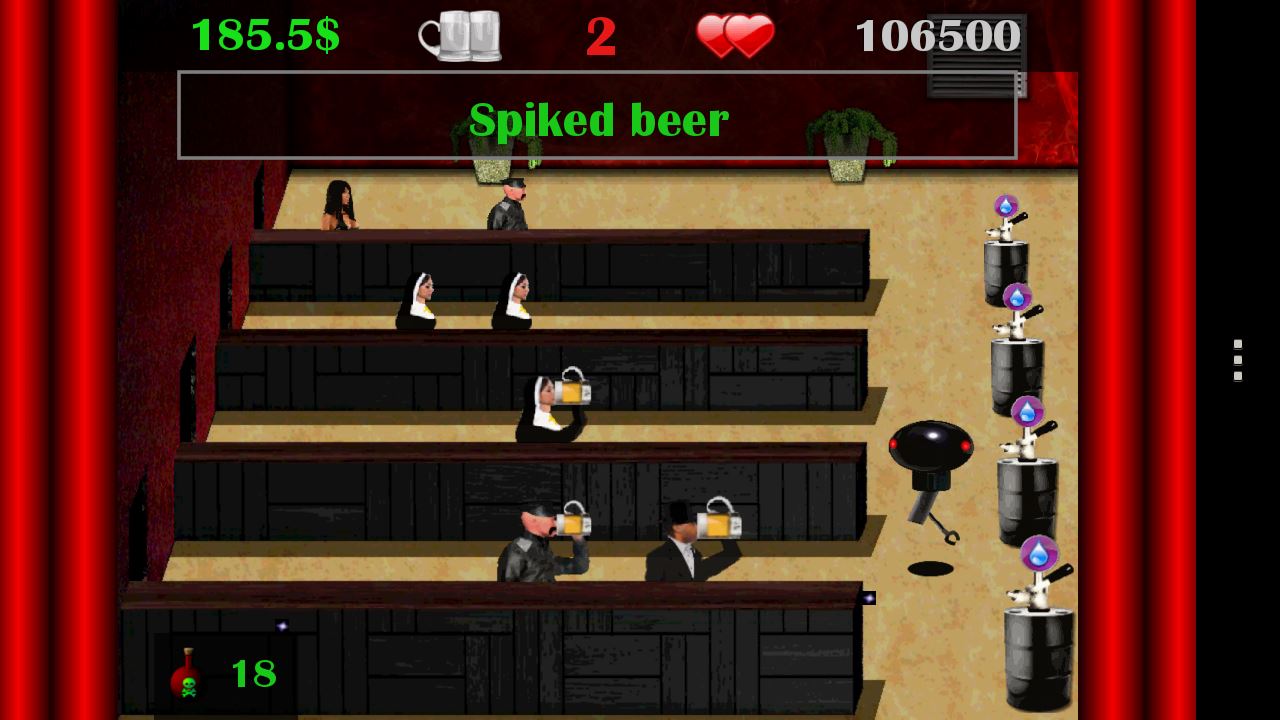The height and width of the screenshot is (720, 1280).
Task: Click the black hole on the floor
Action: tap(930, 568)
